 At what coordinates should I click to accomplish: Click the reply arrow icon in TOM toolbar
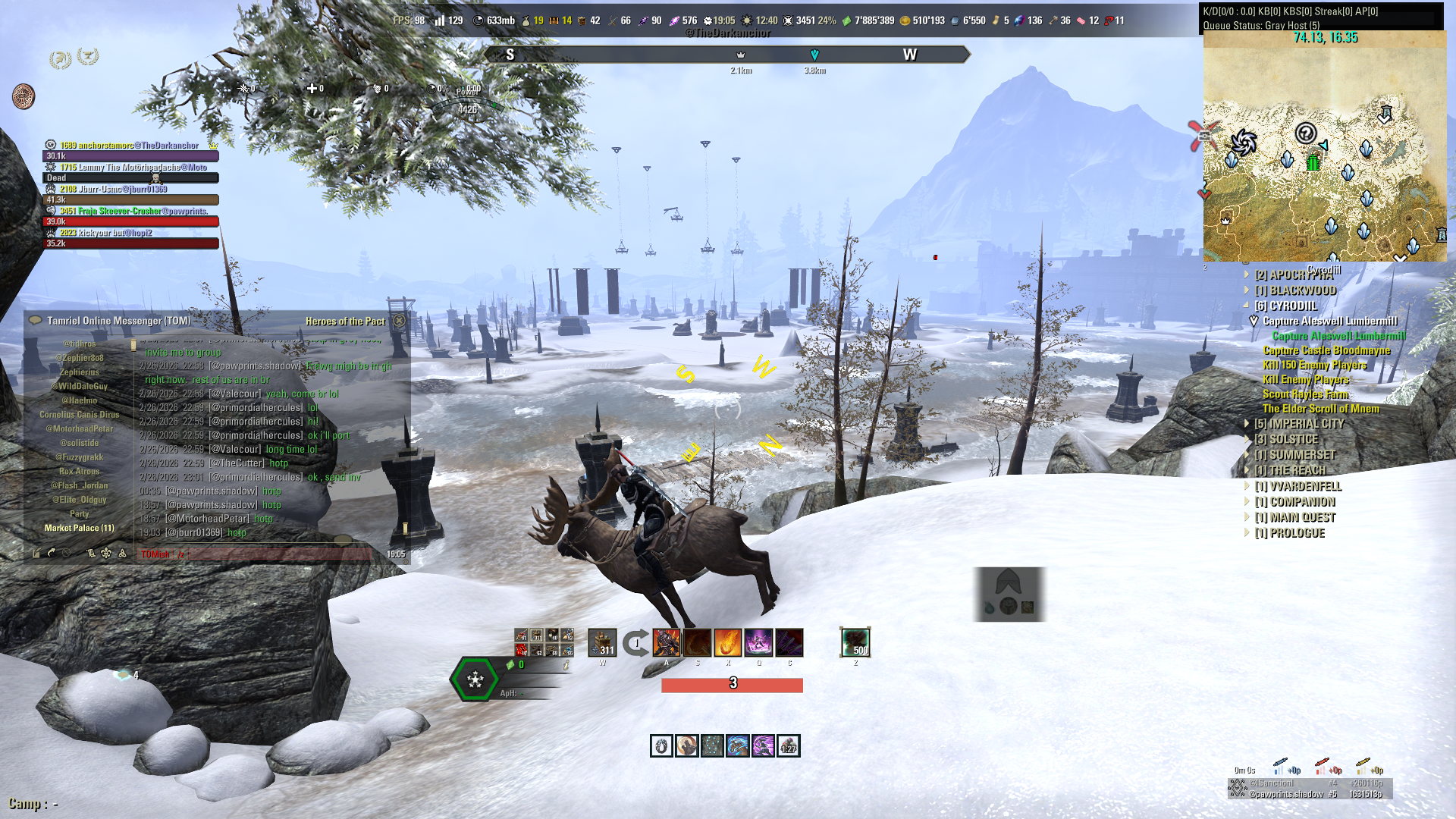pyautogui.click(x=52, y=553)
